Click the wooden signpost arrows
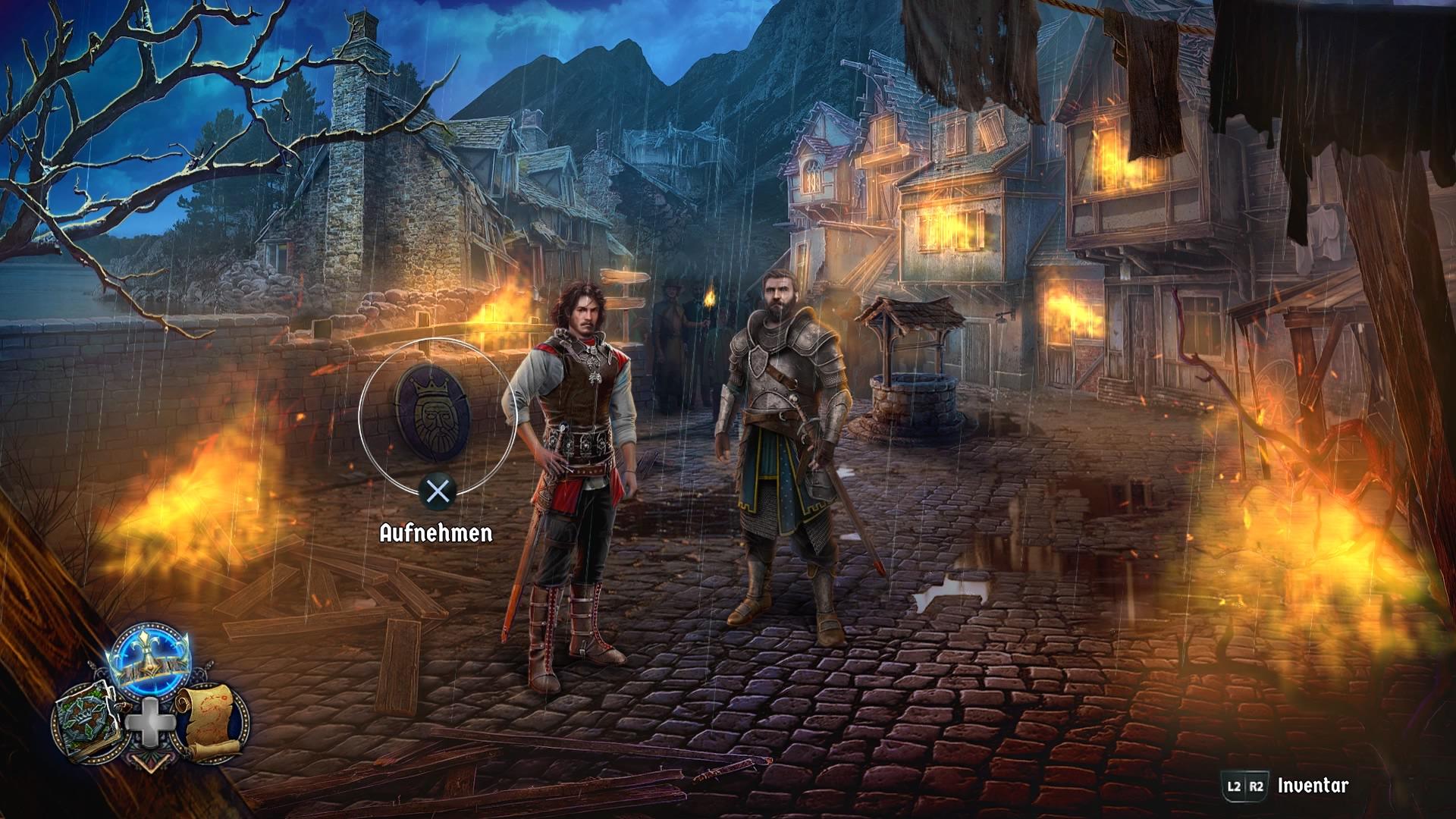This screenshot has height=819, width=1456. coord(623,288)
